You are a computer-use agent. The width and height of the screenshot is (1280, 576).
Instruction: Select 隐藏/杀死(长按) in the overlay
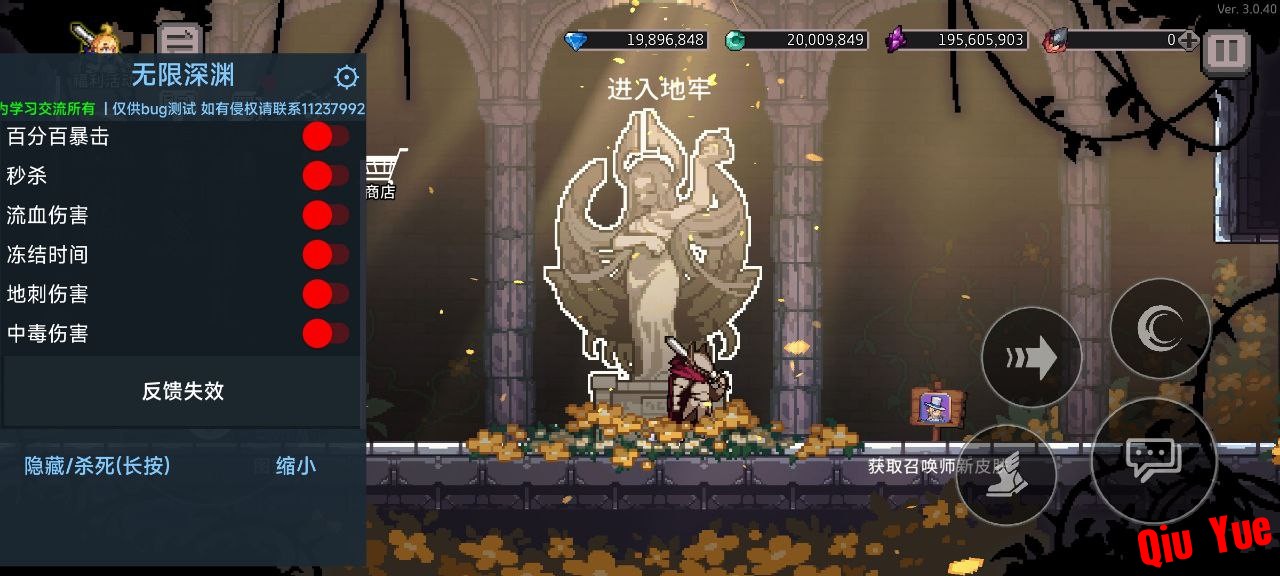[97, 466]
